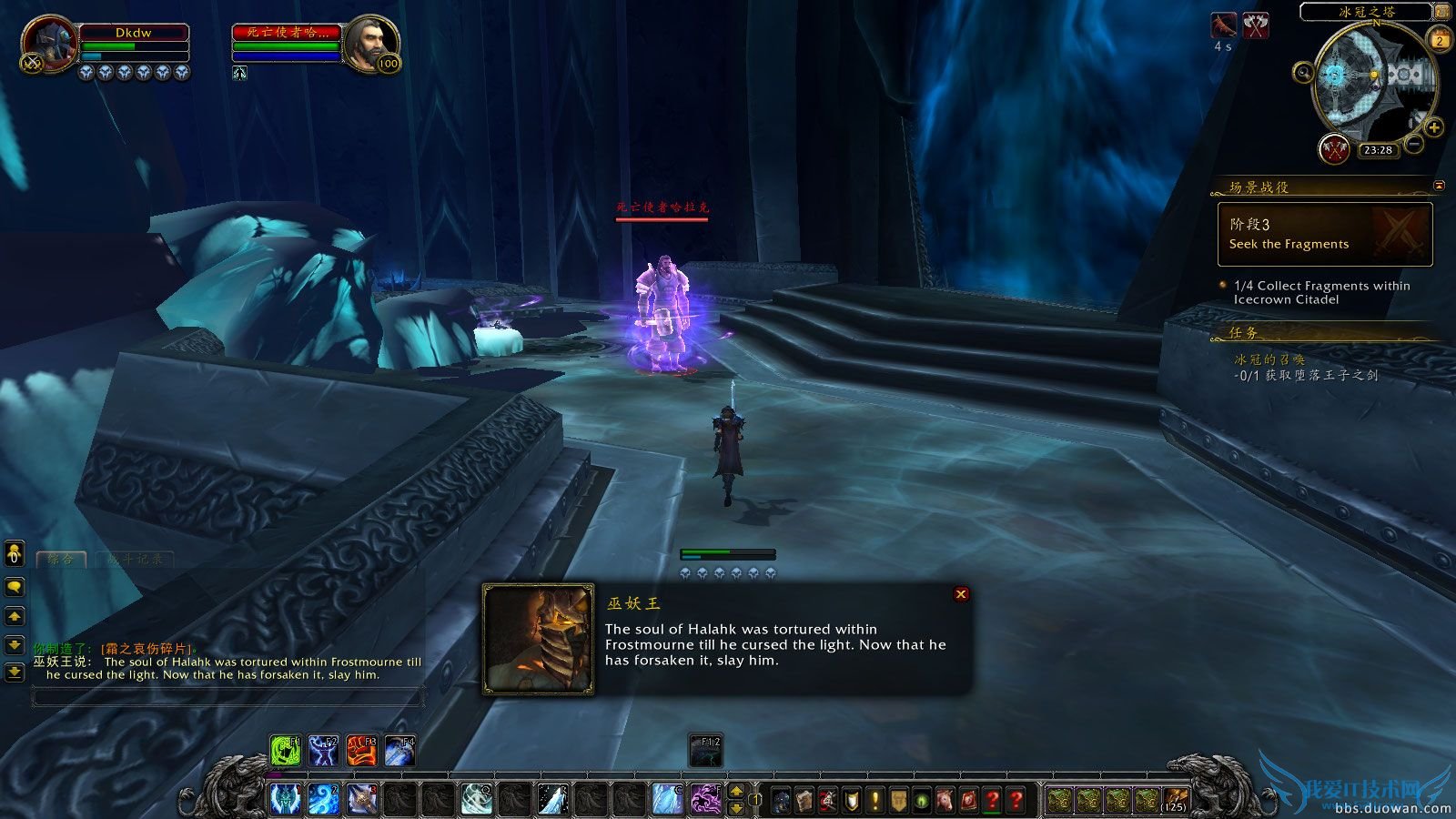The width and height of the screenshot is (1456, 819).
Task: Open the character info micro button
Action: (781, 801)
